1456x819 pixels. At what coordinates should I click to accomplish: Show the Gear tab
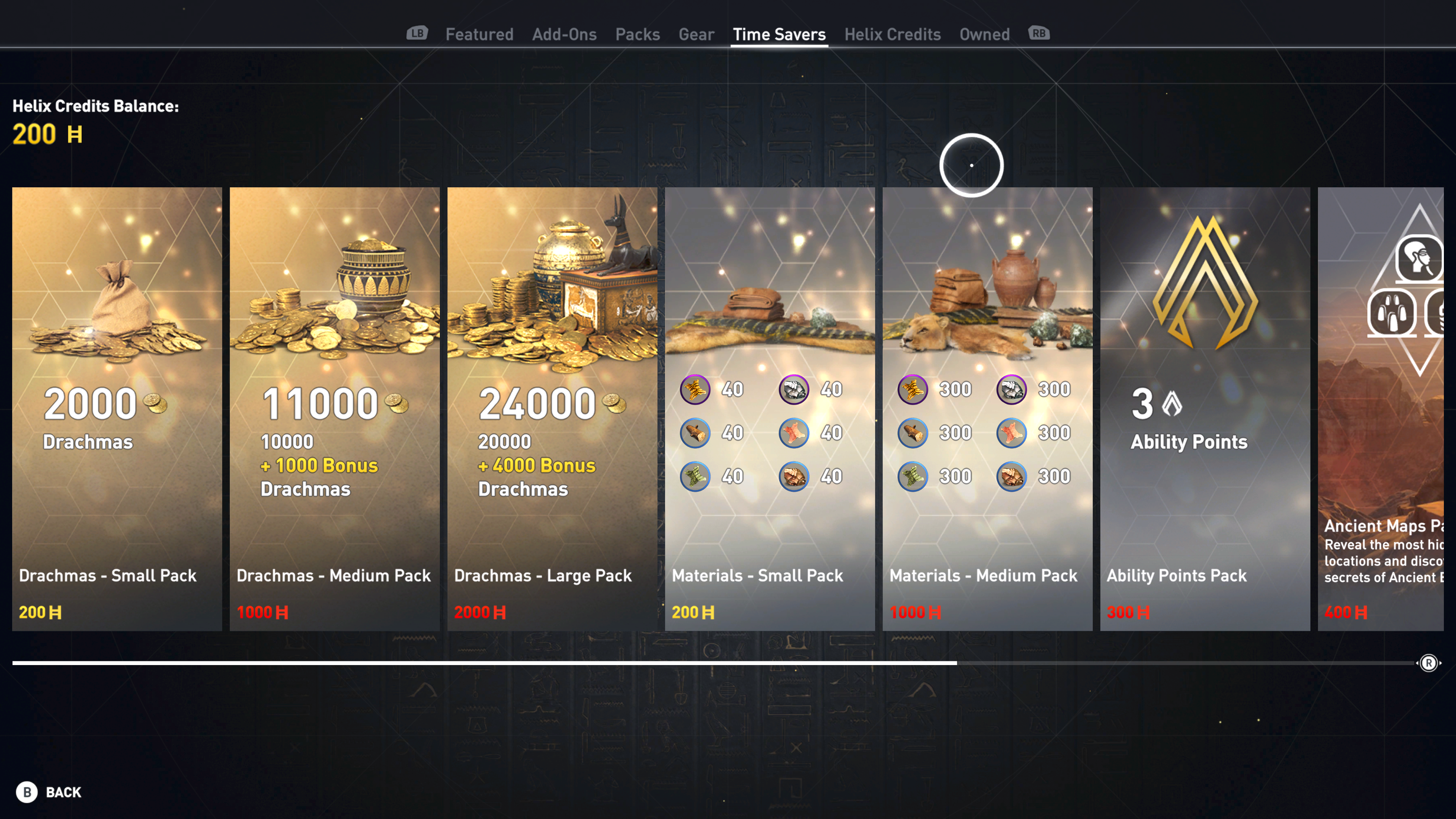697,35
